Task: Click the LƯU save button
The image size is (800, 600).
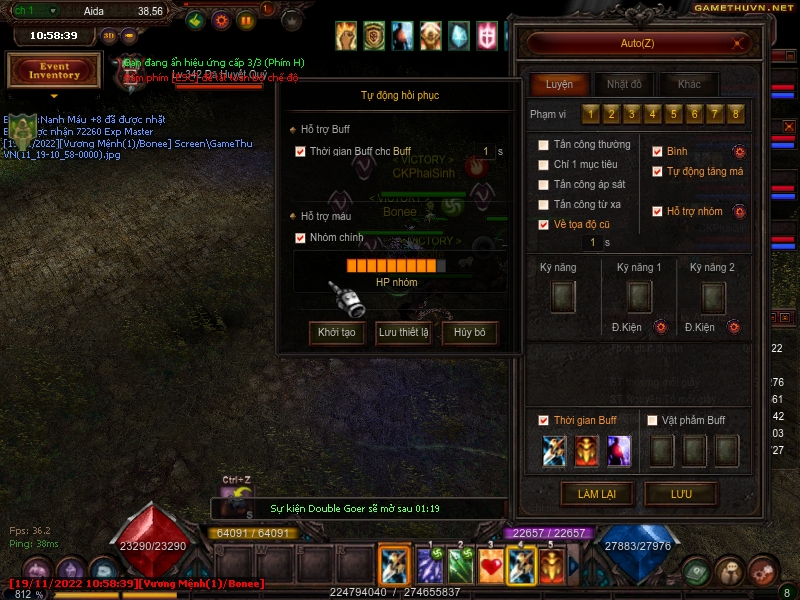Action: coord(681,494)
